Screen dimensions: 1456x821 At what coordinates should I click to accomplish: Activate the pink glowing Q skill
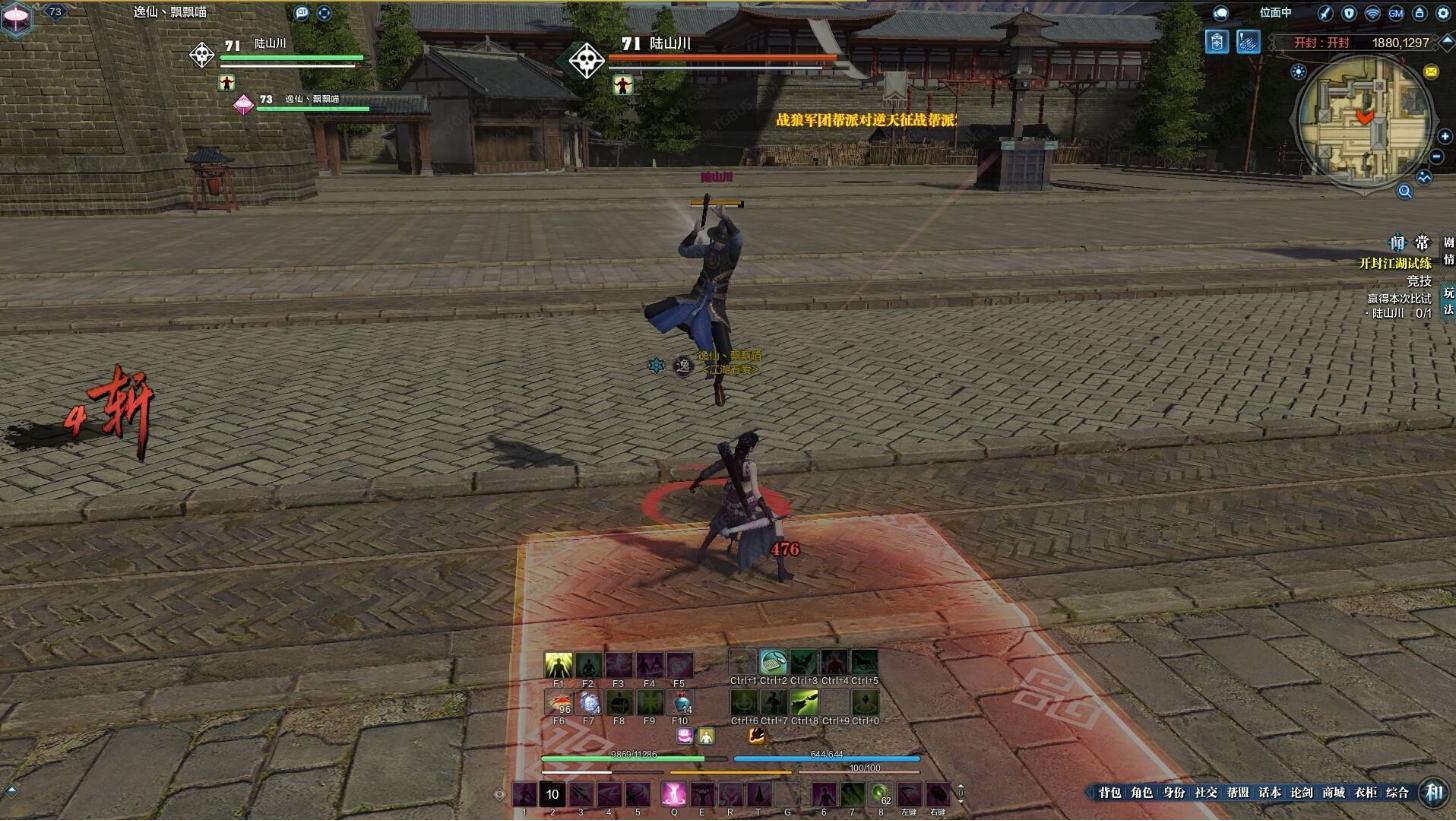(673, 795)
